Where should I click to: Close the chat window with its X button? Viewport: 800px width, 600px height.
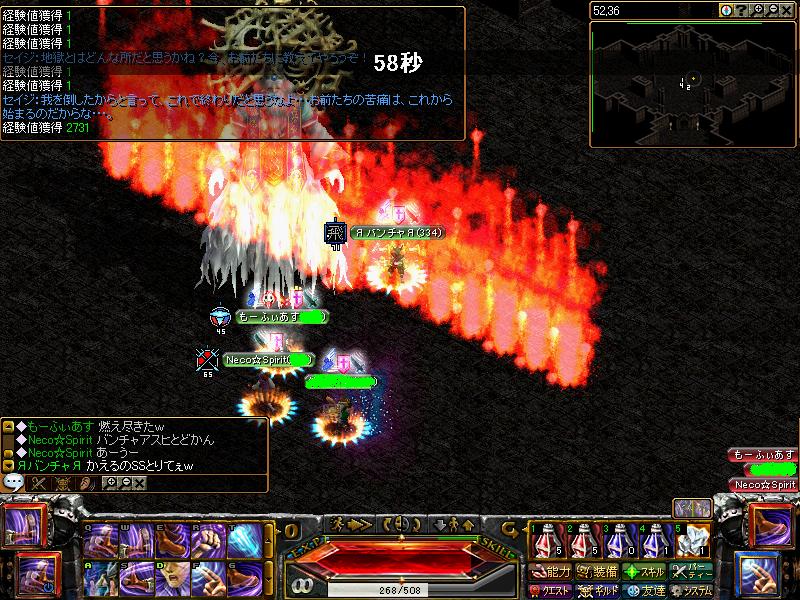click(x=139, y=483)
